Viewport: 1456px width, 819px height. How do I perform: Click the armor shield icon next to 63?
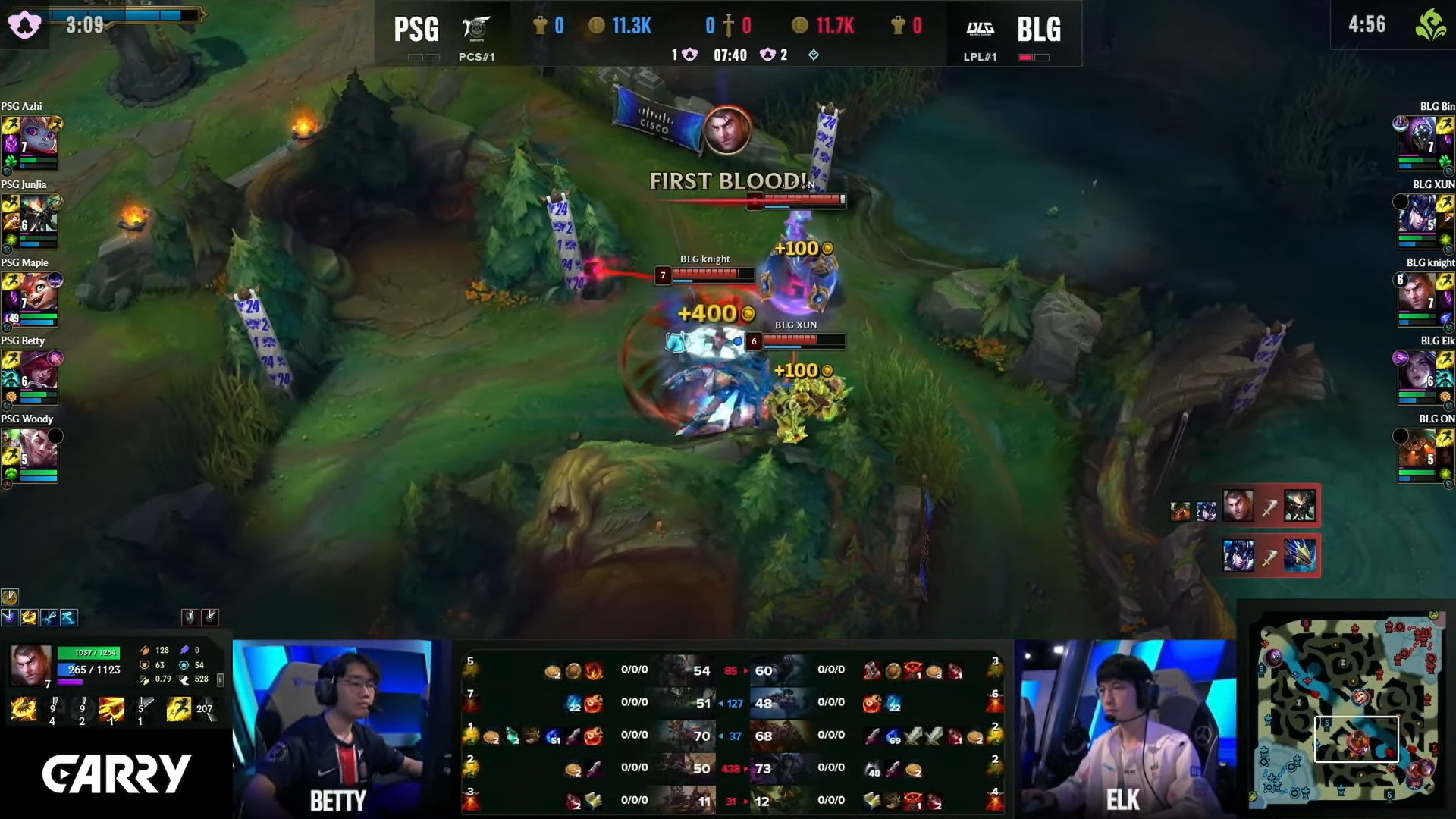click(145, 665)
